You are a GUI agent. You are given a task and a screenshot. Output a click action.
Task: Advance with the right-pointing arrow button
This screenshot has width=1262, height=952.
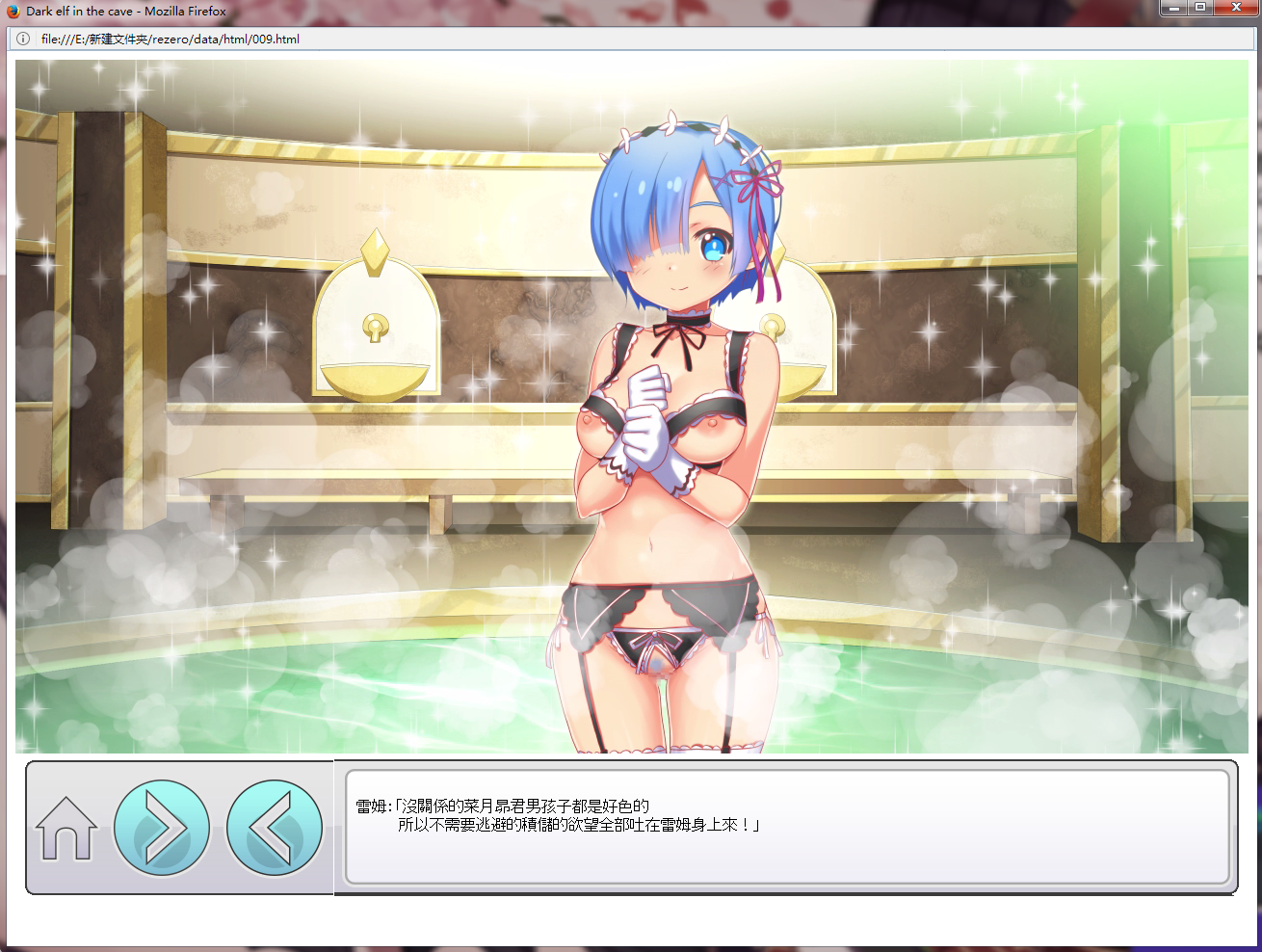[162, 828]
